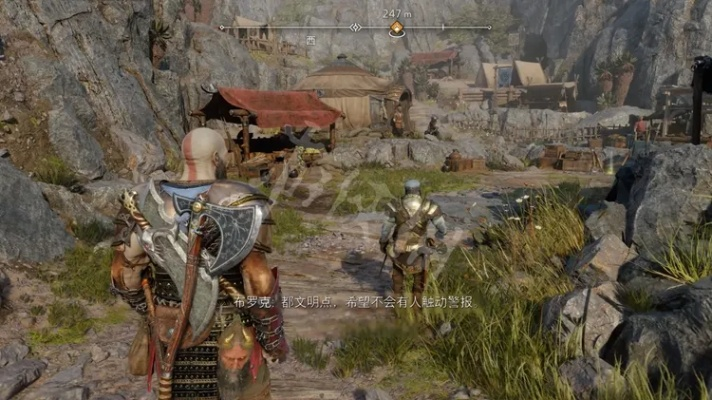Viewport: 712px width, 400px height.
Task: Click the compass center diamond indicator
Action: click(355, 27)
